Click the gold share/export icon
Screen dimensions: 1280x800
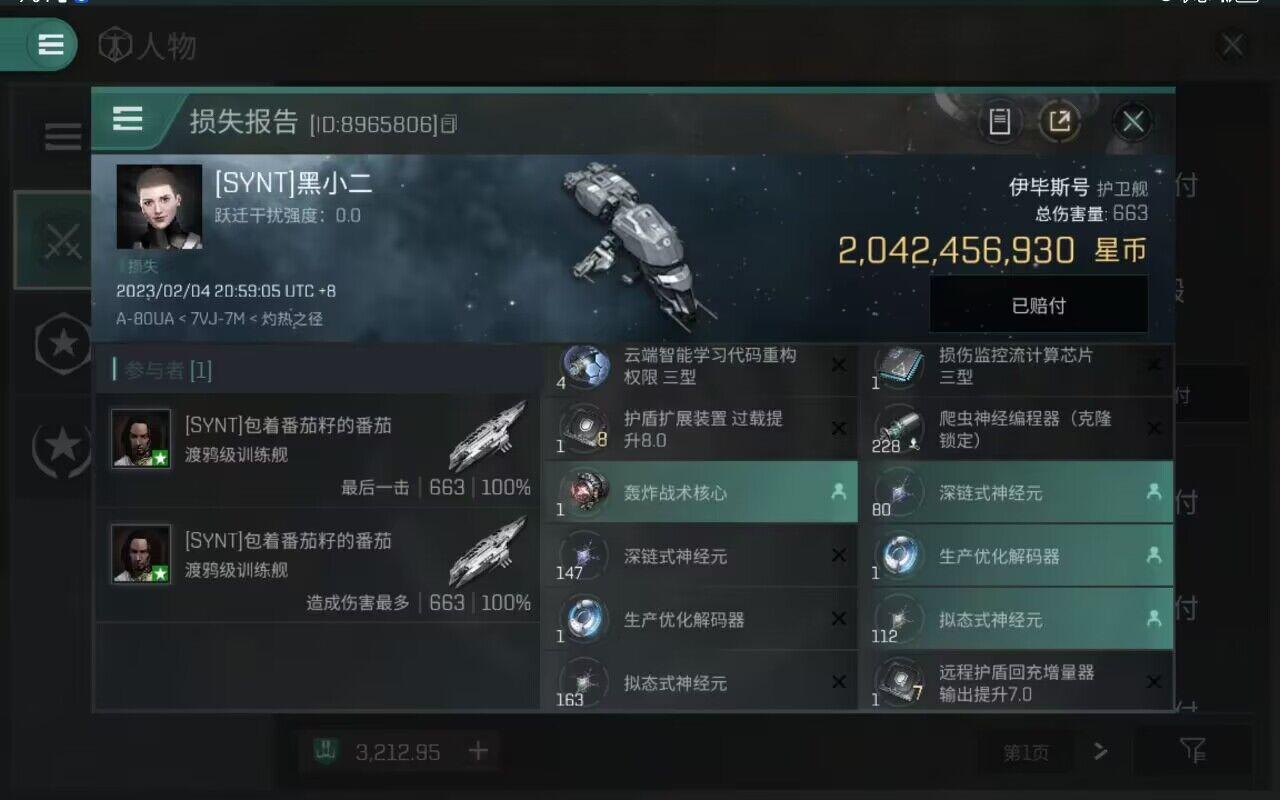coord(1061,121)
